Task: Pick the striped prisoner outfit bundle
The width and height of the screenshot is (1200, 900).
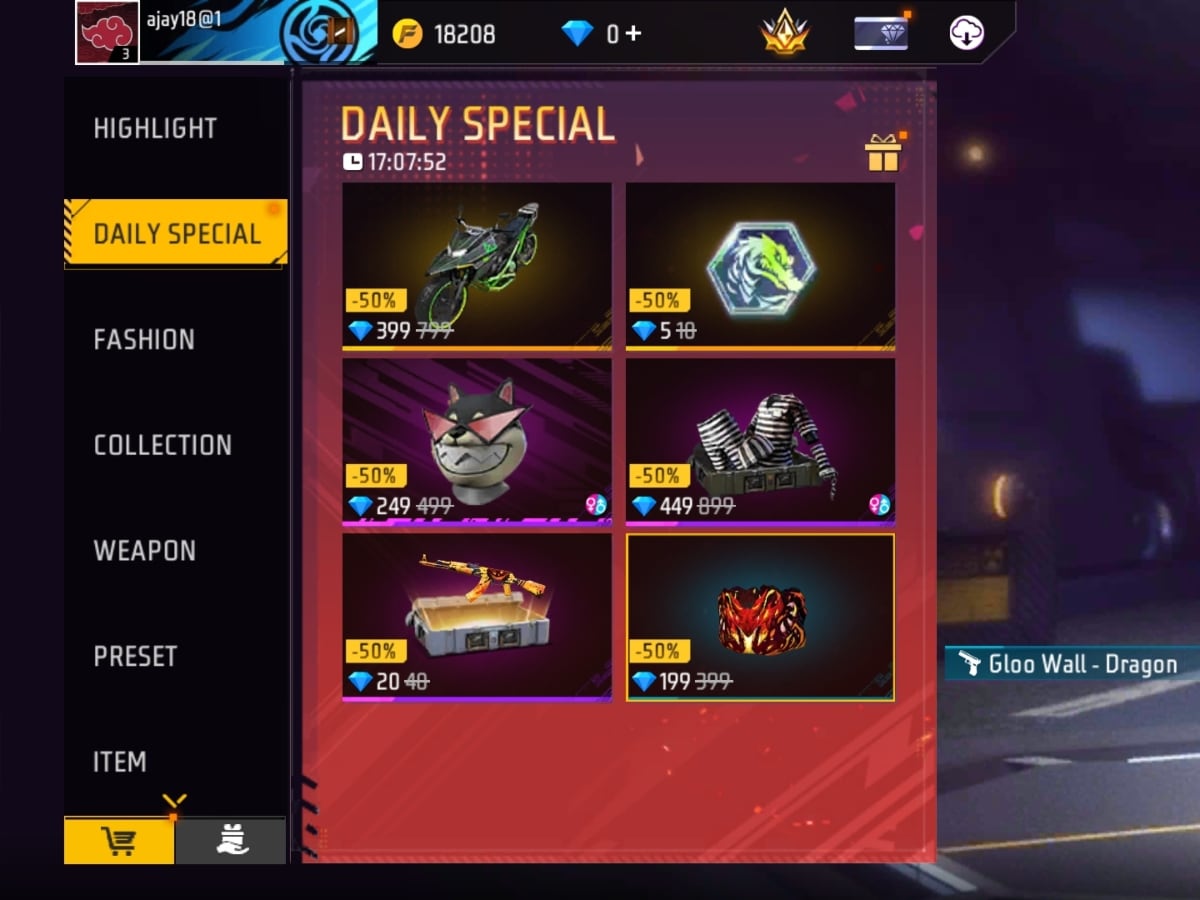Action: tap(760, 440)
